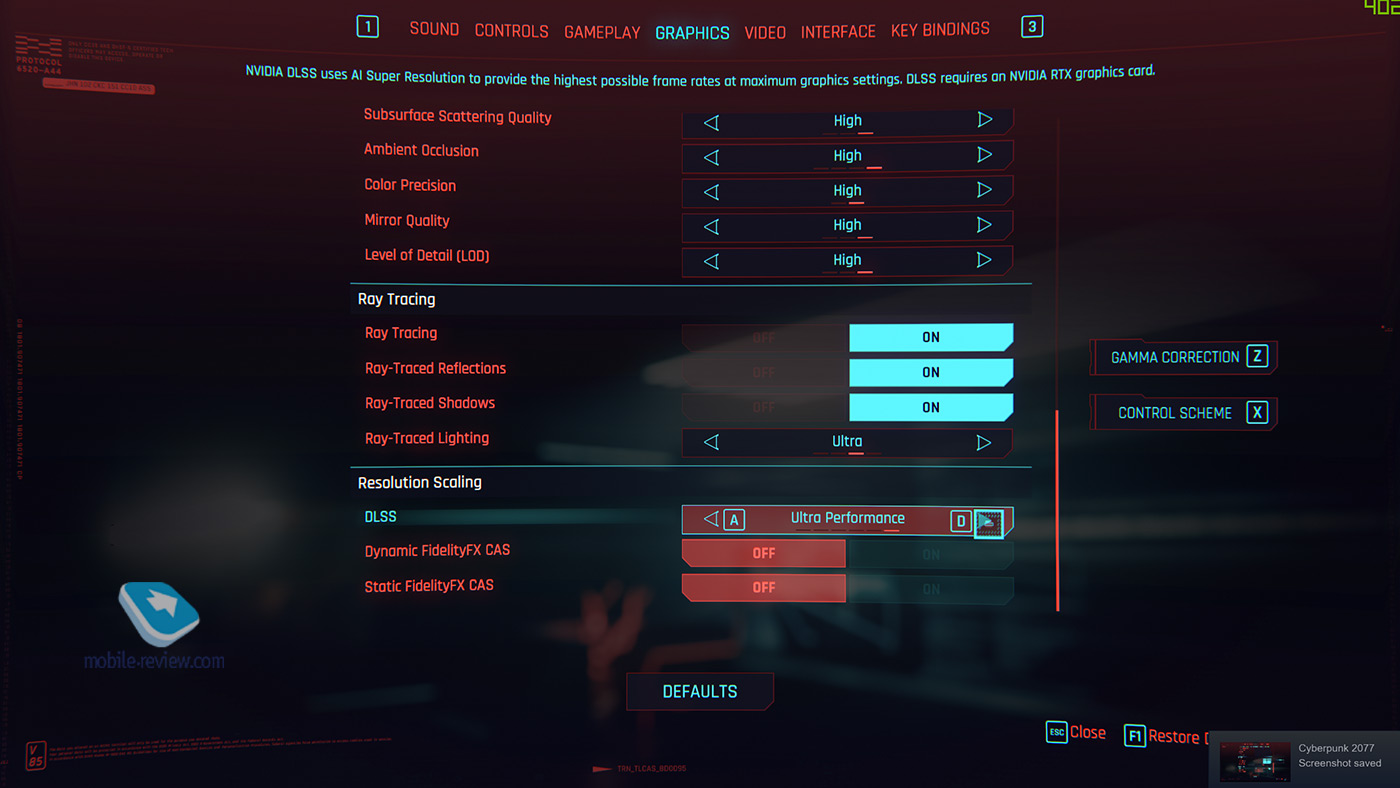Click the Defaults button
The height and width of the screenshot is (788, 1400).
point(700,692)
